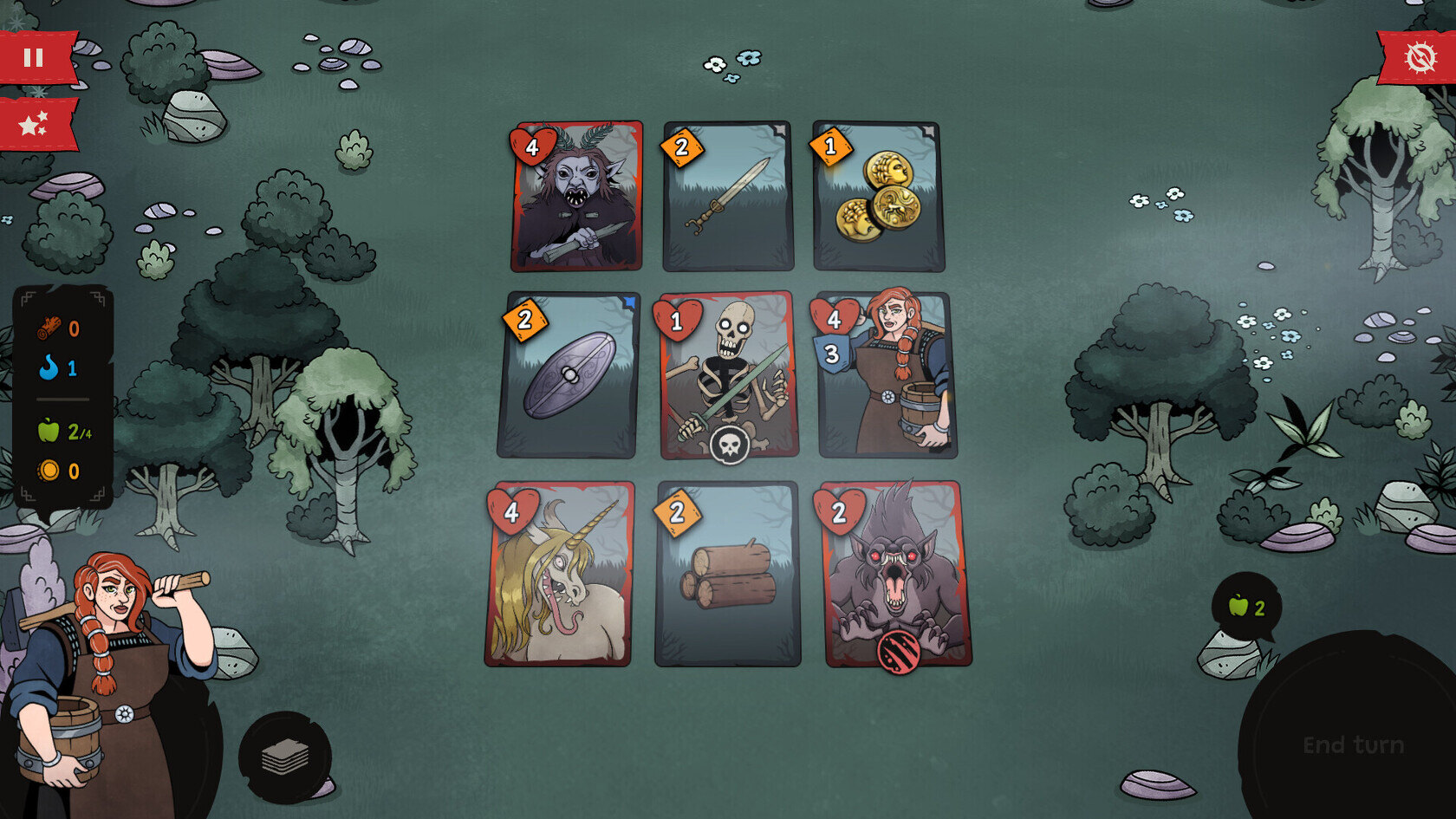Click the green apple ability bubble
Viewport: 1456px width, 819px height.
[x=1246, y=608]
